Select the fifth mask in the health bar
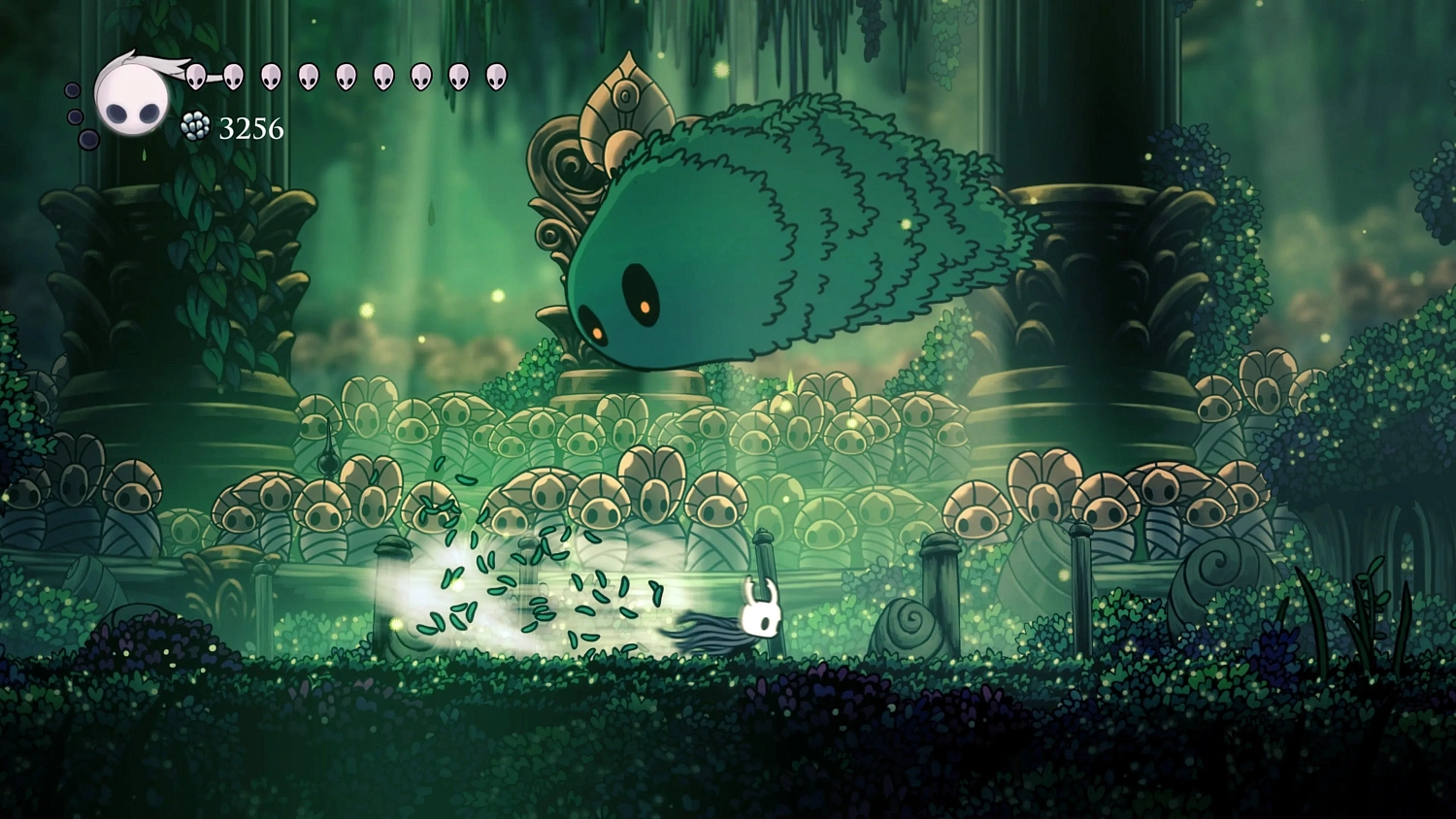The image size is (1456, 819). pos(346,76)
